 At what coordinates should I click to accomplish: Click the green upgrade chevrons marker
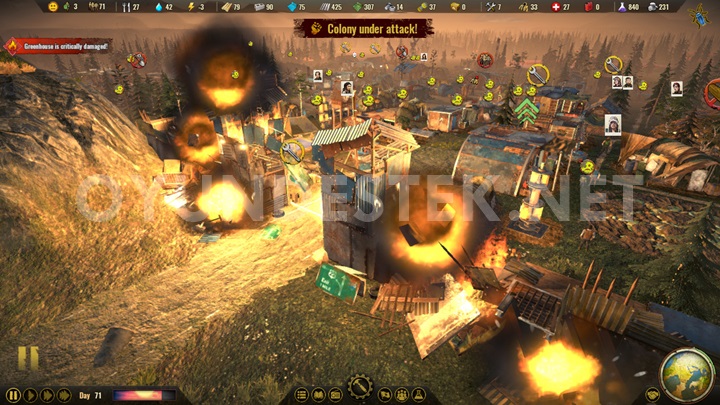click(x=527, y=107)
